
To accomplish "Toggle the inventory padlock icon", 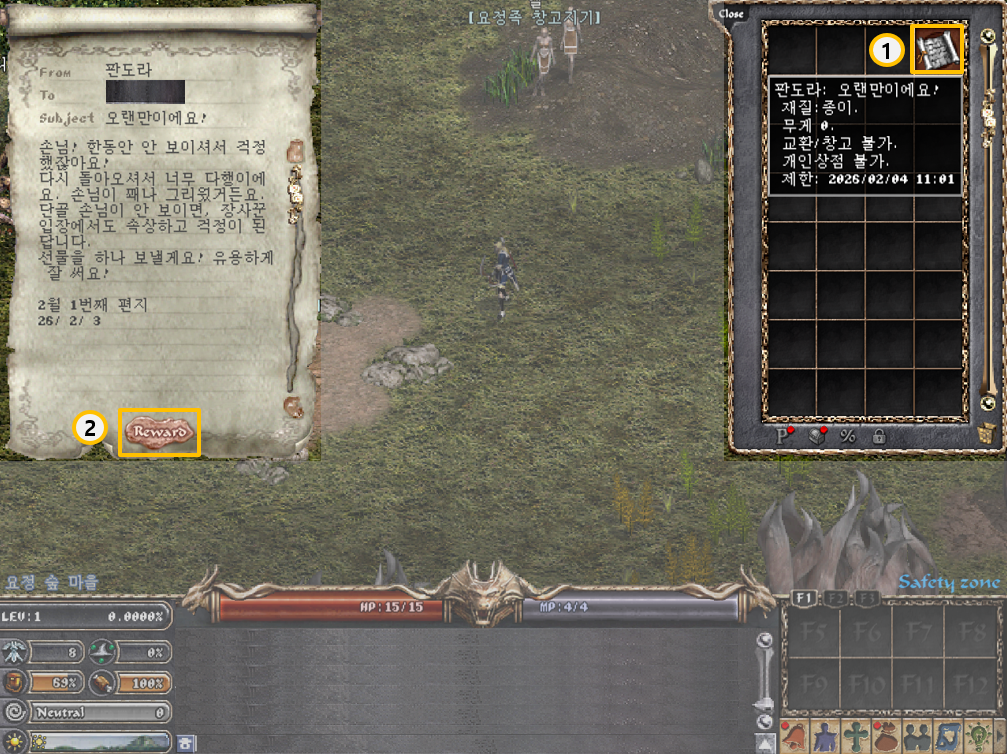I will (879, 436).
